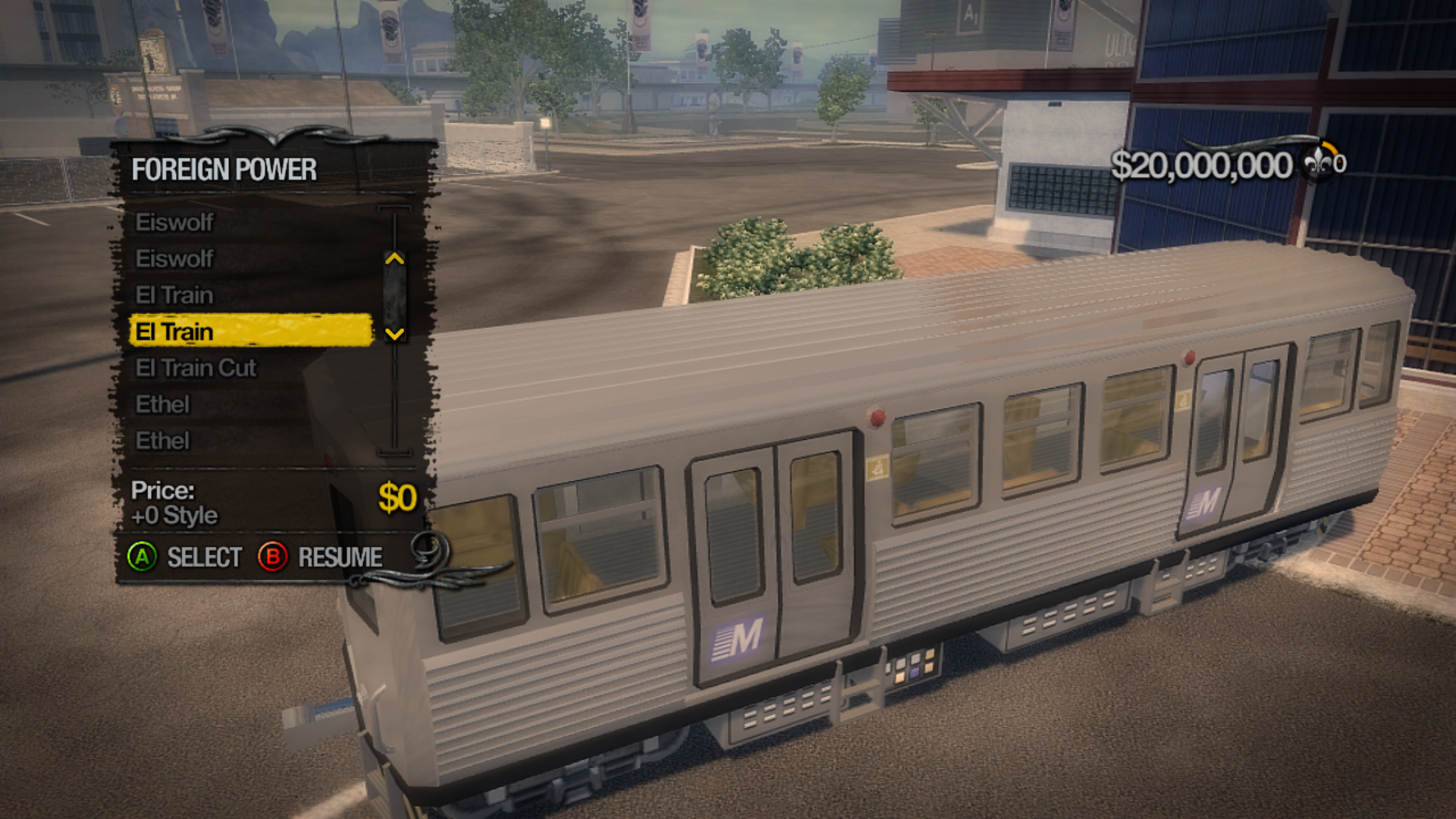The width and height of the screenshot is (1456, 819).
Task: Select the highlighted El Train entry
Action: [250, 331]
